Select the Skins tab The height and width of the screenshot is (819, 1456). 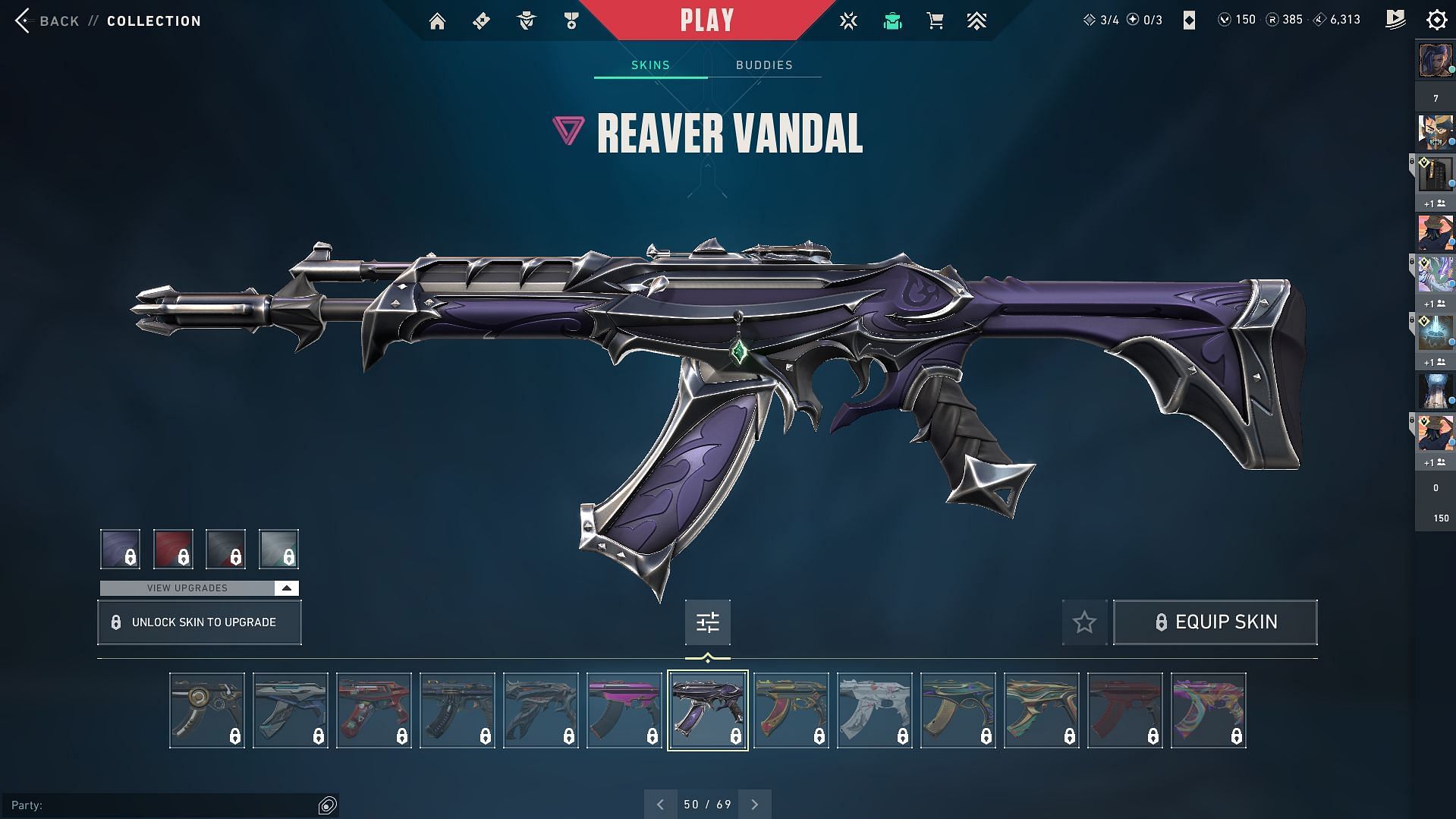(x=650, y=65)
